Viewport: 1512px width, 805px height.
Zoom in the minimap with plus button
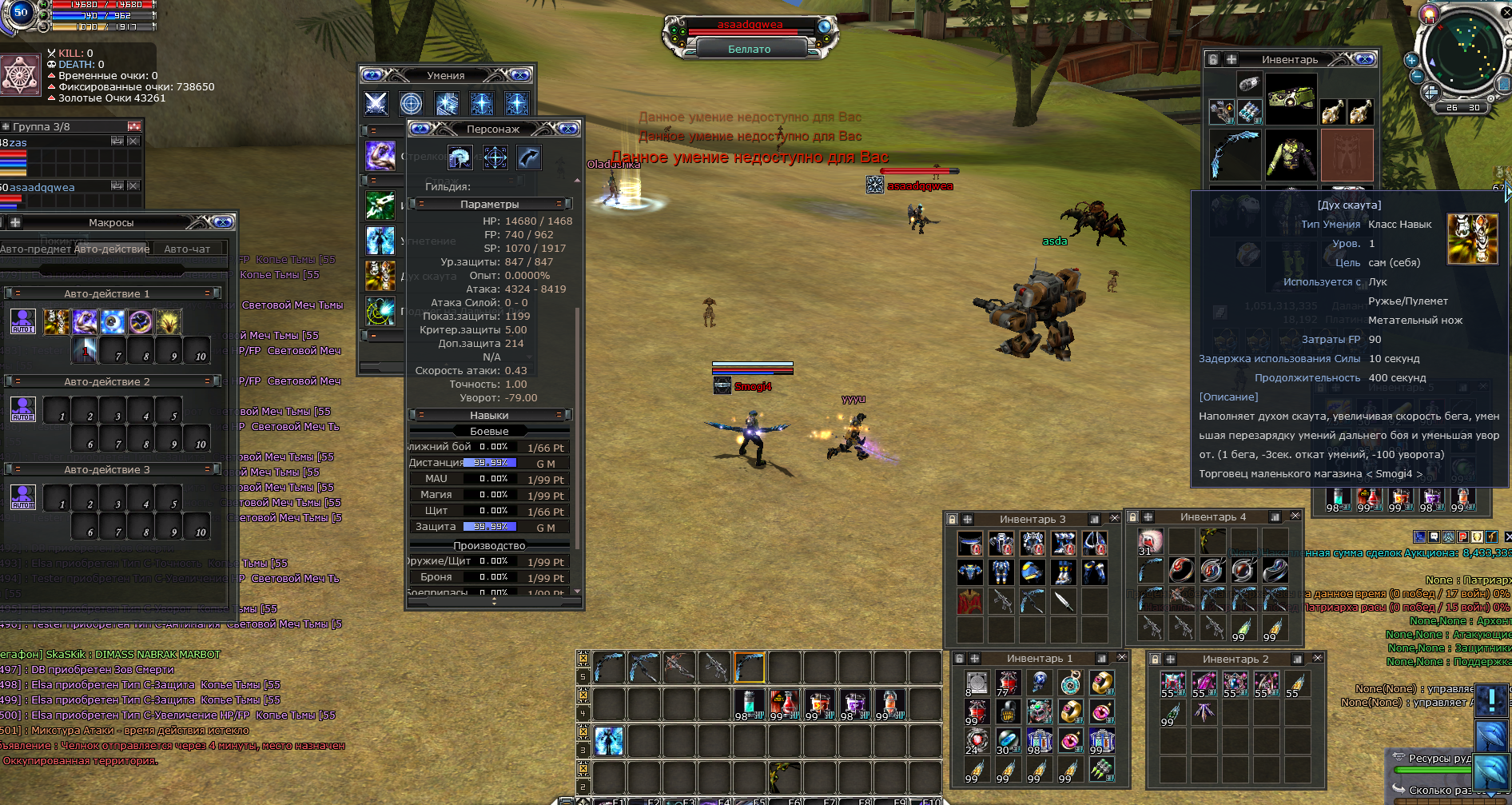(x=1411, y=60)
